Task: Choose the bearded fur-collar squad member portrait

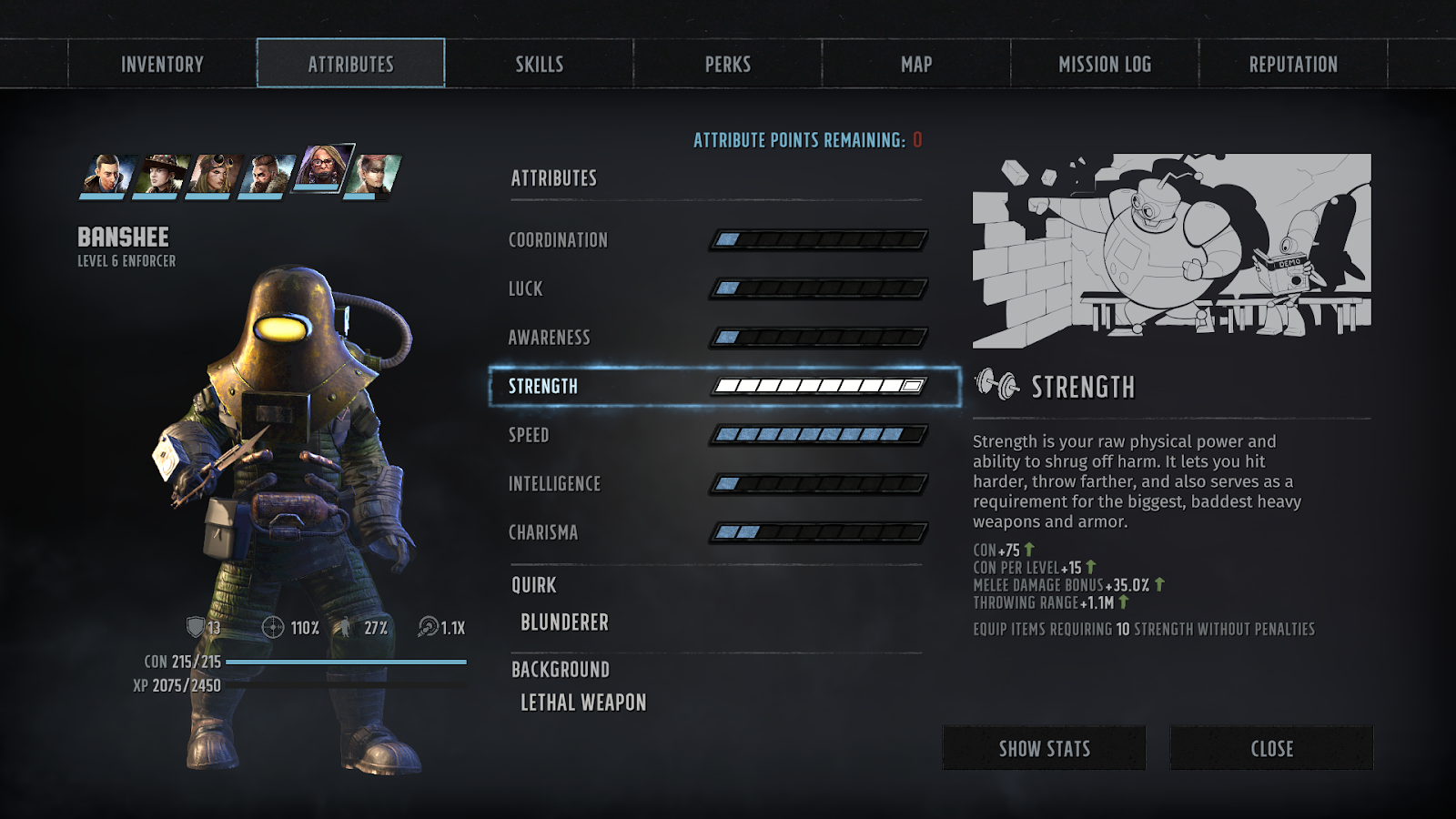Action: (x=268, y=175)
